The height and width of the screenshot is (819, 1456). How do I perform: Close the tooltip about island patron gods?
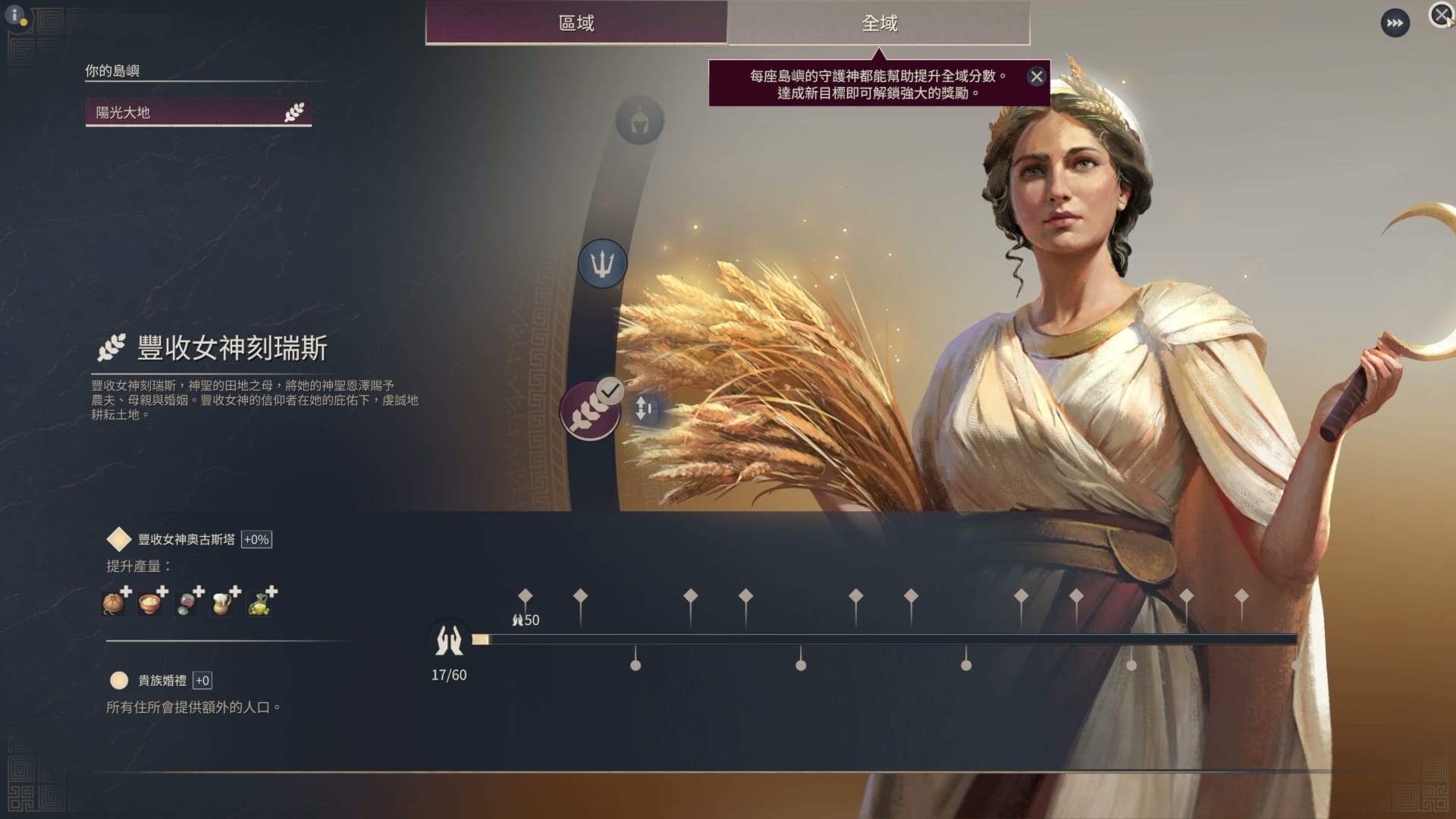pyautogui.click(x=1036, y=77)
